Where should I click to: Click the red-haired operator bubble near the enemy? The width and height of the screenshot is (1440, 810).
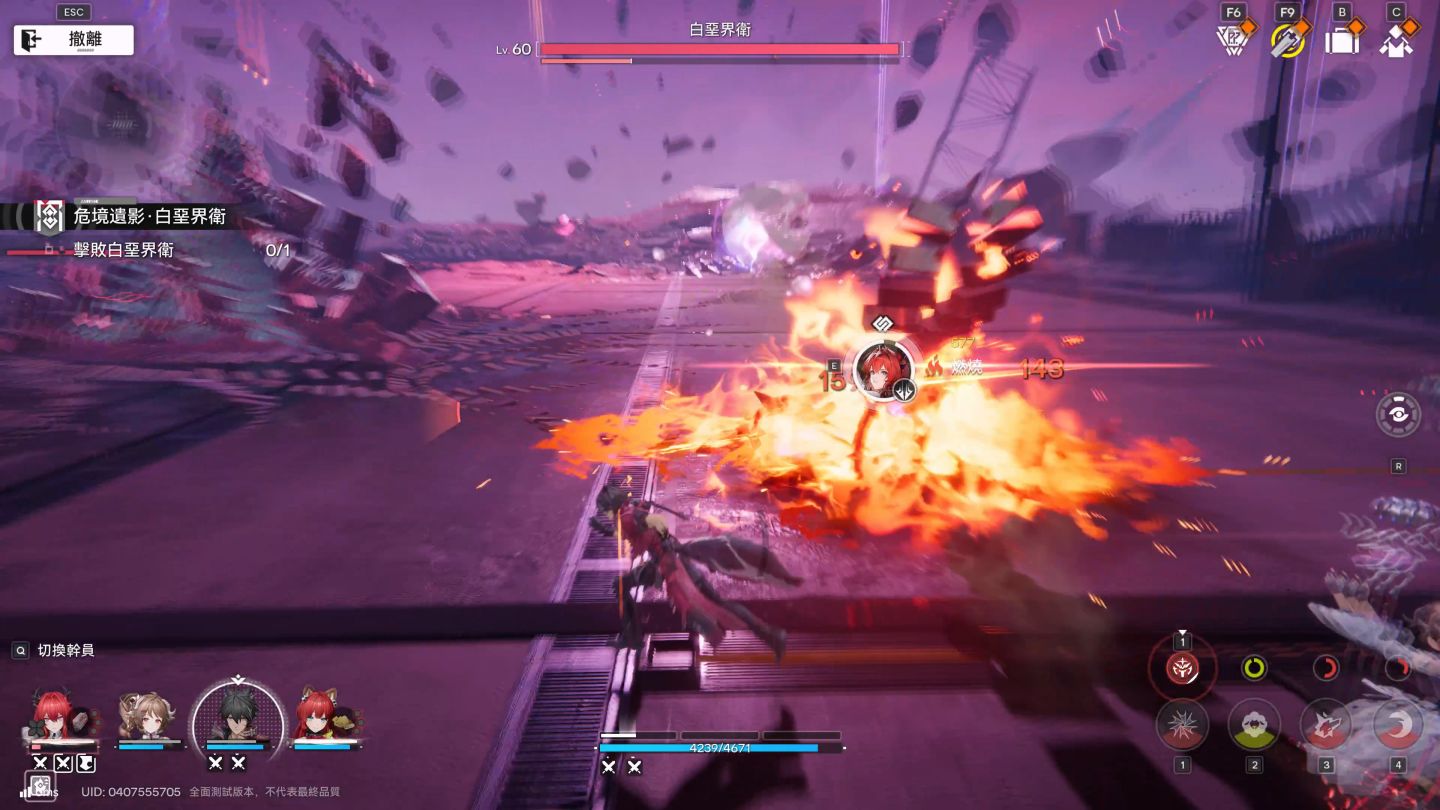[882, 370]
